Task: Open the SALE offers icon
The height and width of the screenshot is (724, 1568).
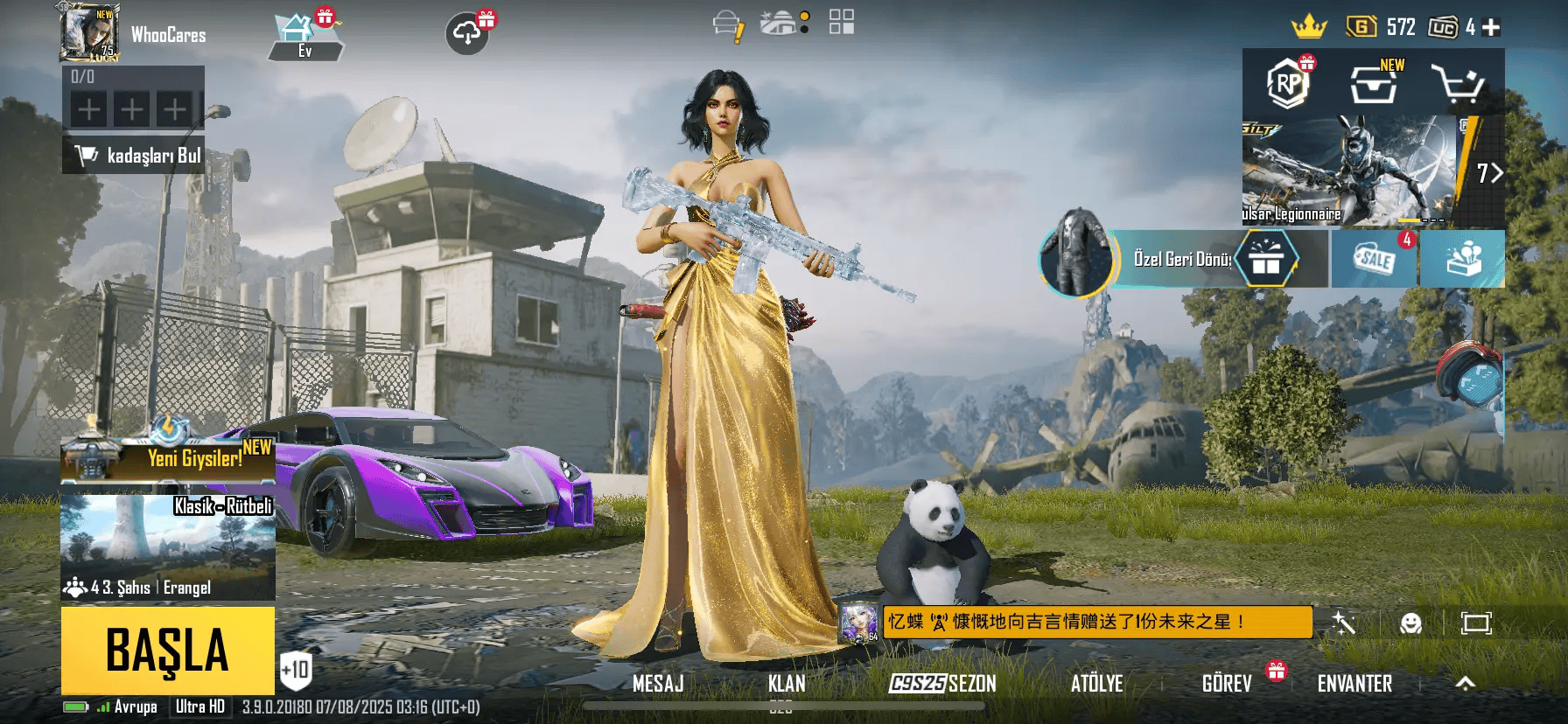Action: 1374,259
